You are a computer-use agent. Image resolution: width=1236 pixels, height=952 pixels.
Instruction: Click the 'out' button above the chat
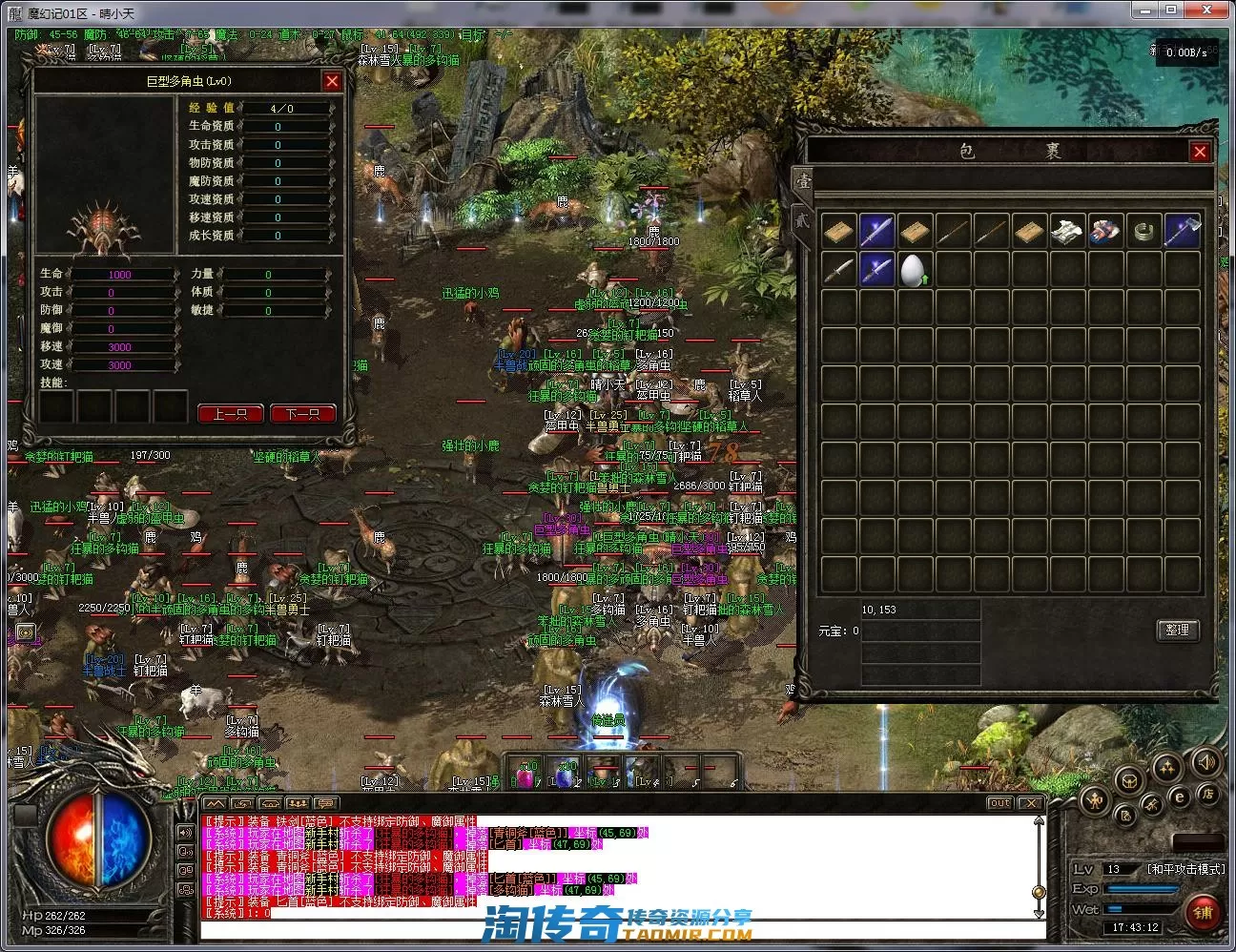(x=999, y=803)
